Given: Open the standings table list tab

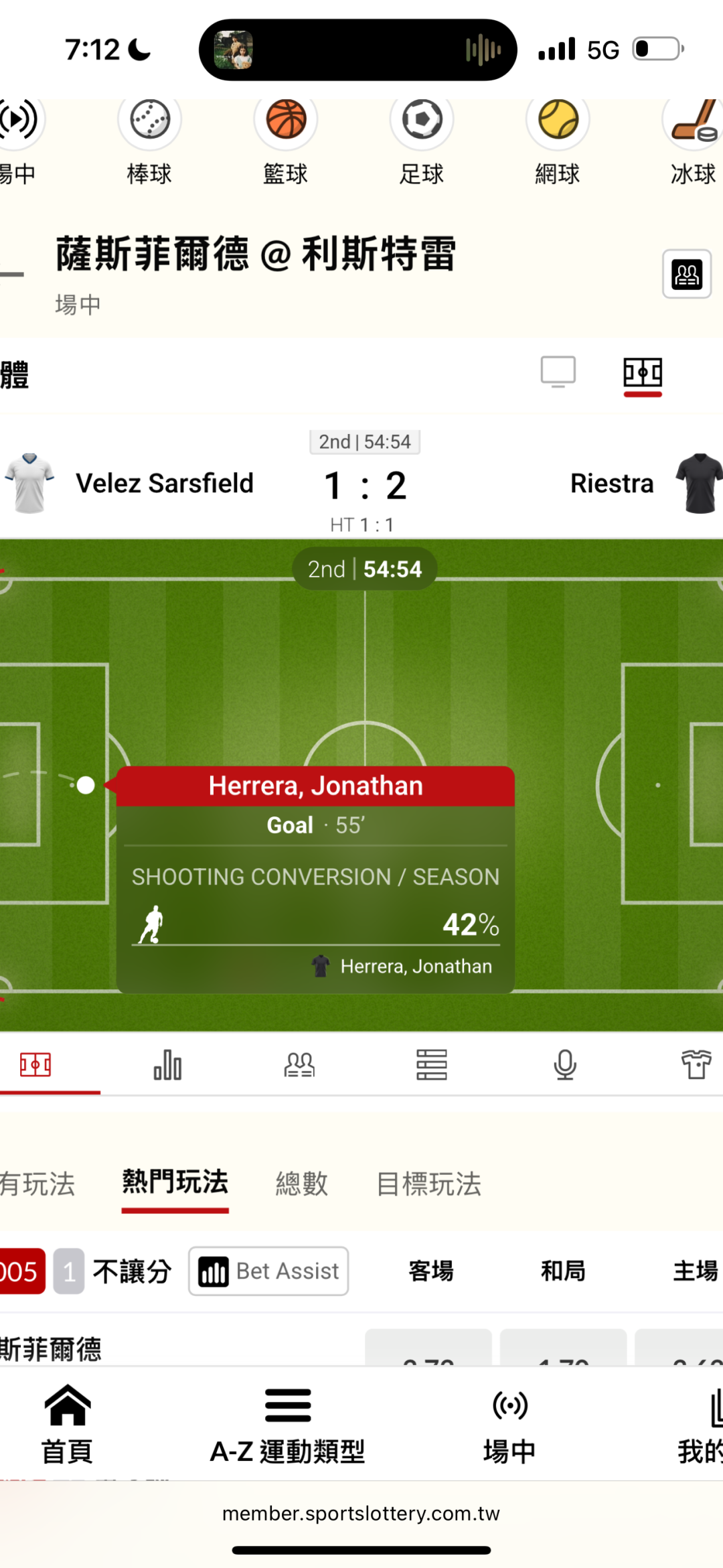Looking at the screenshot, I should [x=432, y=1064].
